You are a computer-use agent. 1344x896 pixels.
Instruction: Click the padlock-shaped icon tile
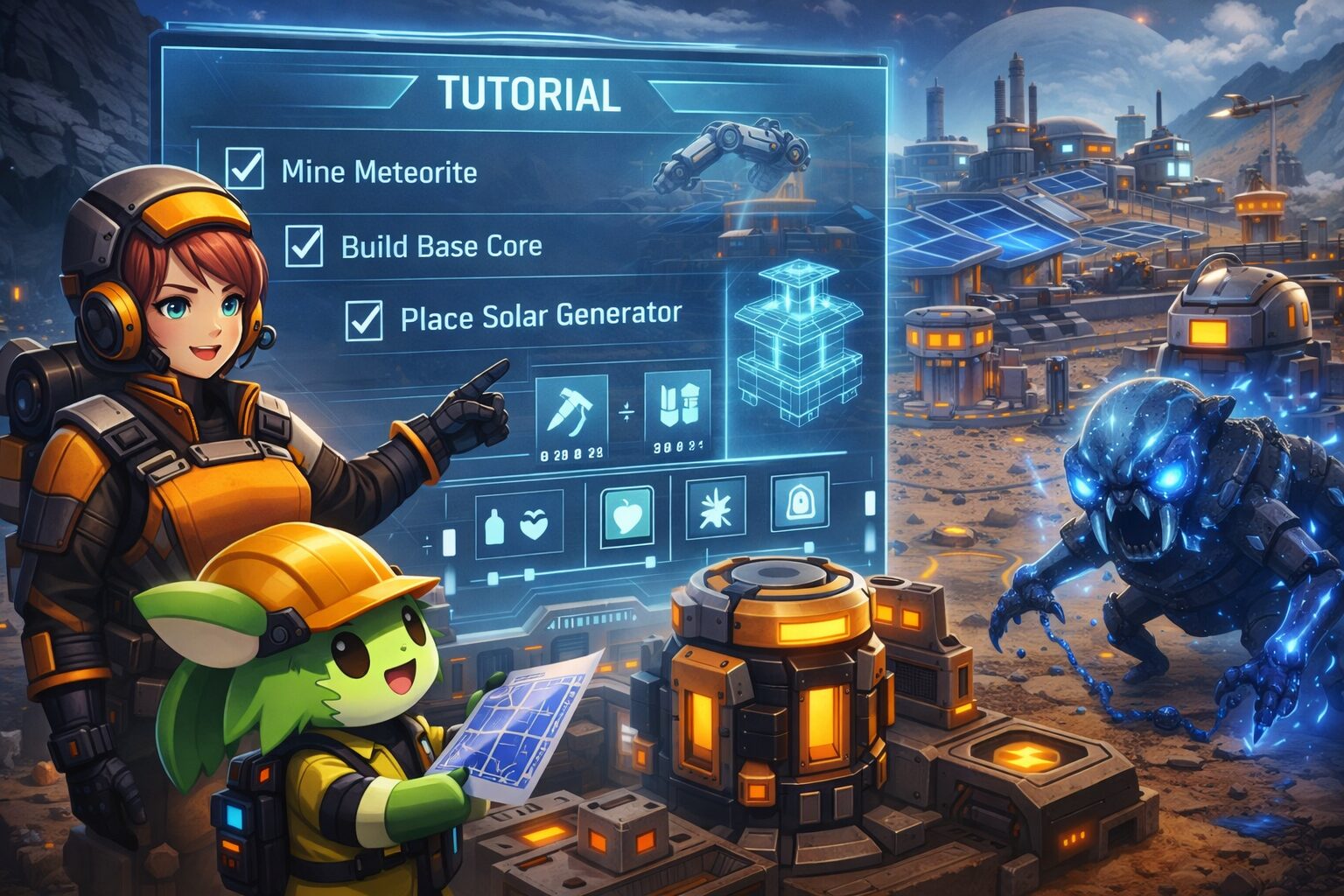800,502
